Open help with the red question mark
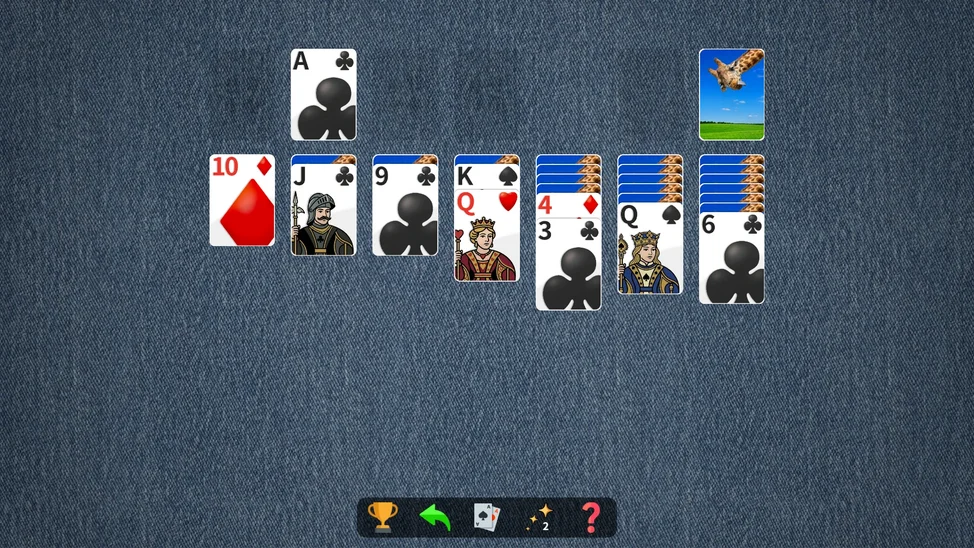This screenshot has height=548, width=974. [x=591, y=517]
